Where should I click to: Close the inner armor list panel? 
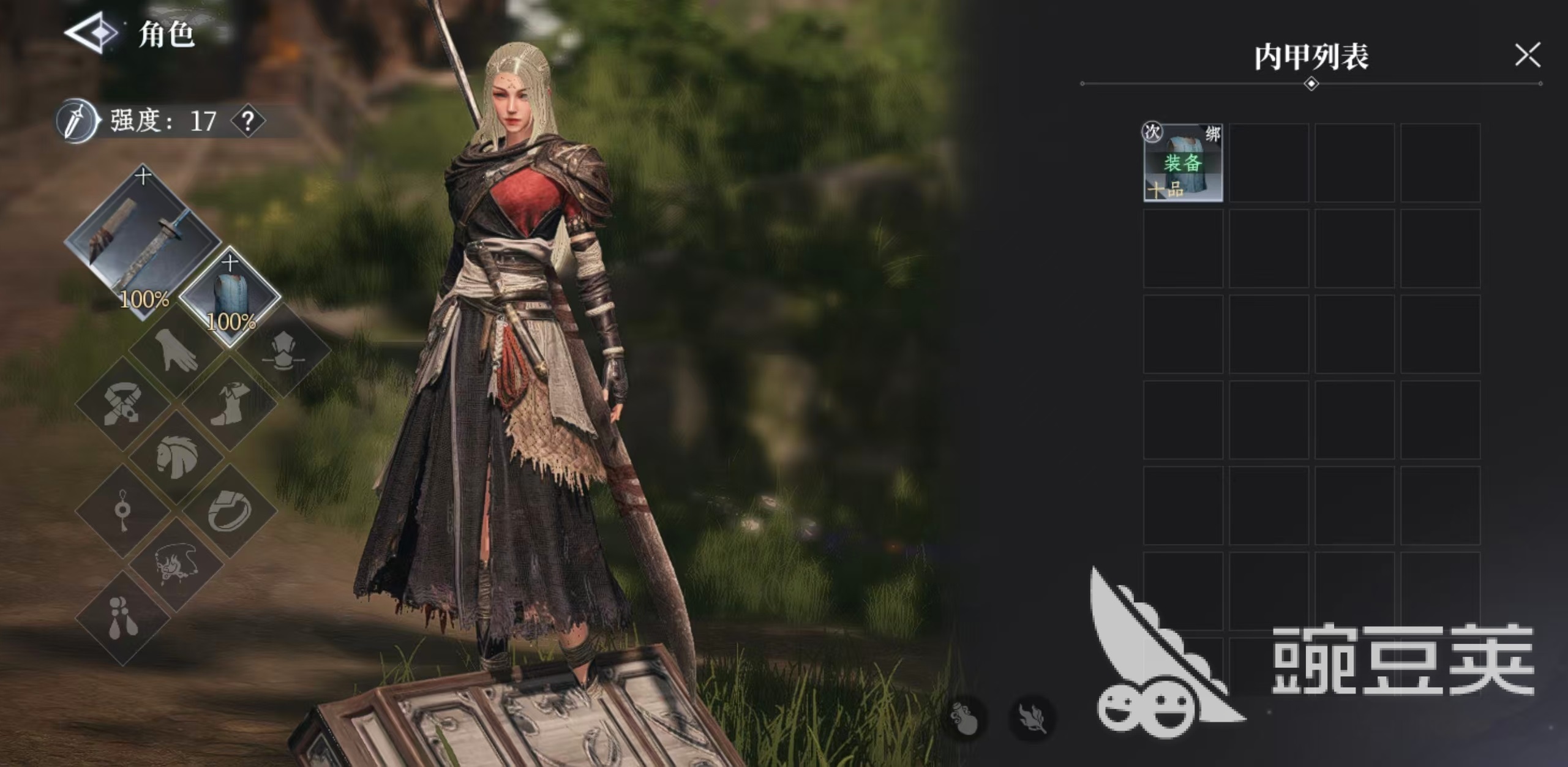pos(1527,55)
